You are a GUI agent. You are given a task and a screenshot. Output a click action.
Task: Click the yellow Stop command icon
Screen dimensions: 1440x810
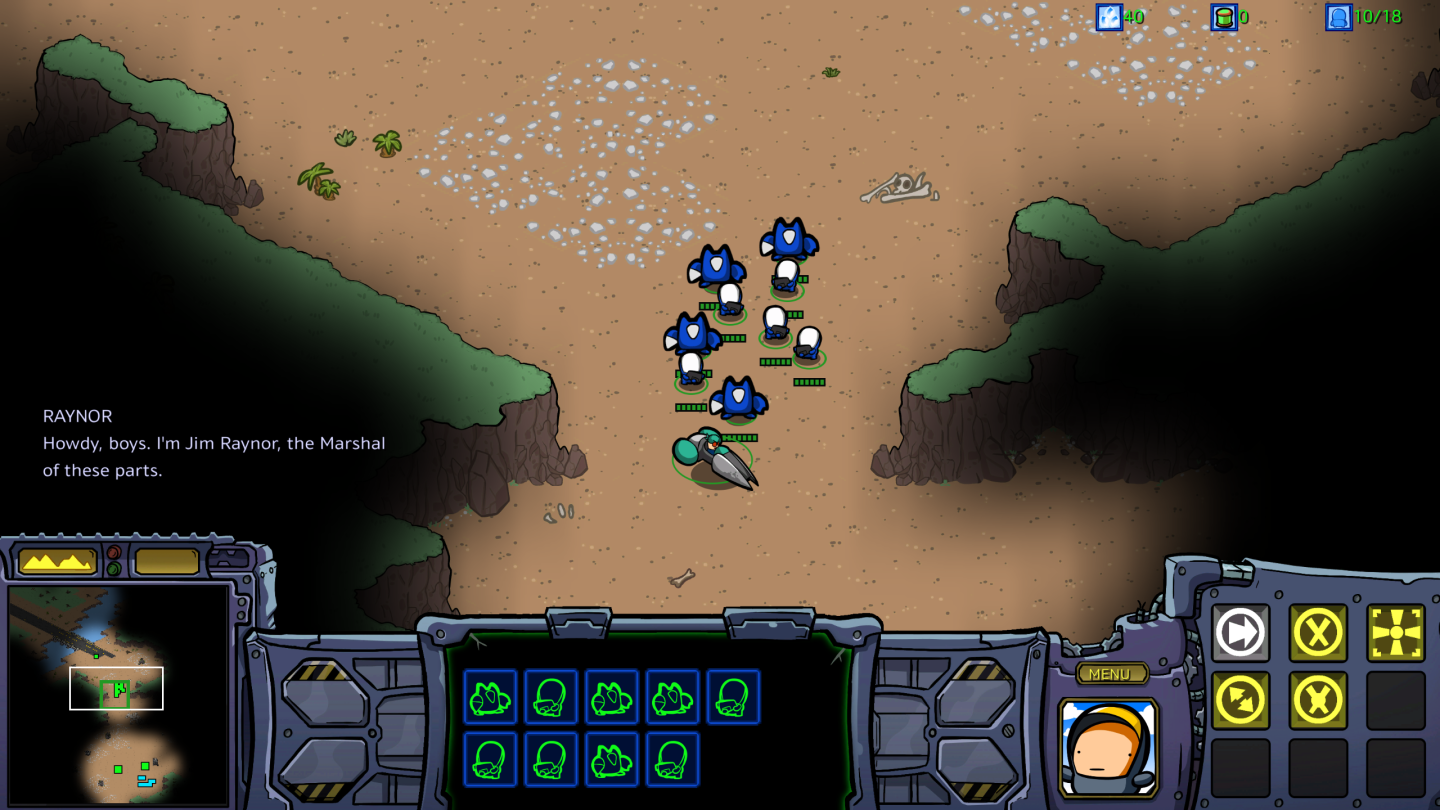(x=1316, y=632)
